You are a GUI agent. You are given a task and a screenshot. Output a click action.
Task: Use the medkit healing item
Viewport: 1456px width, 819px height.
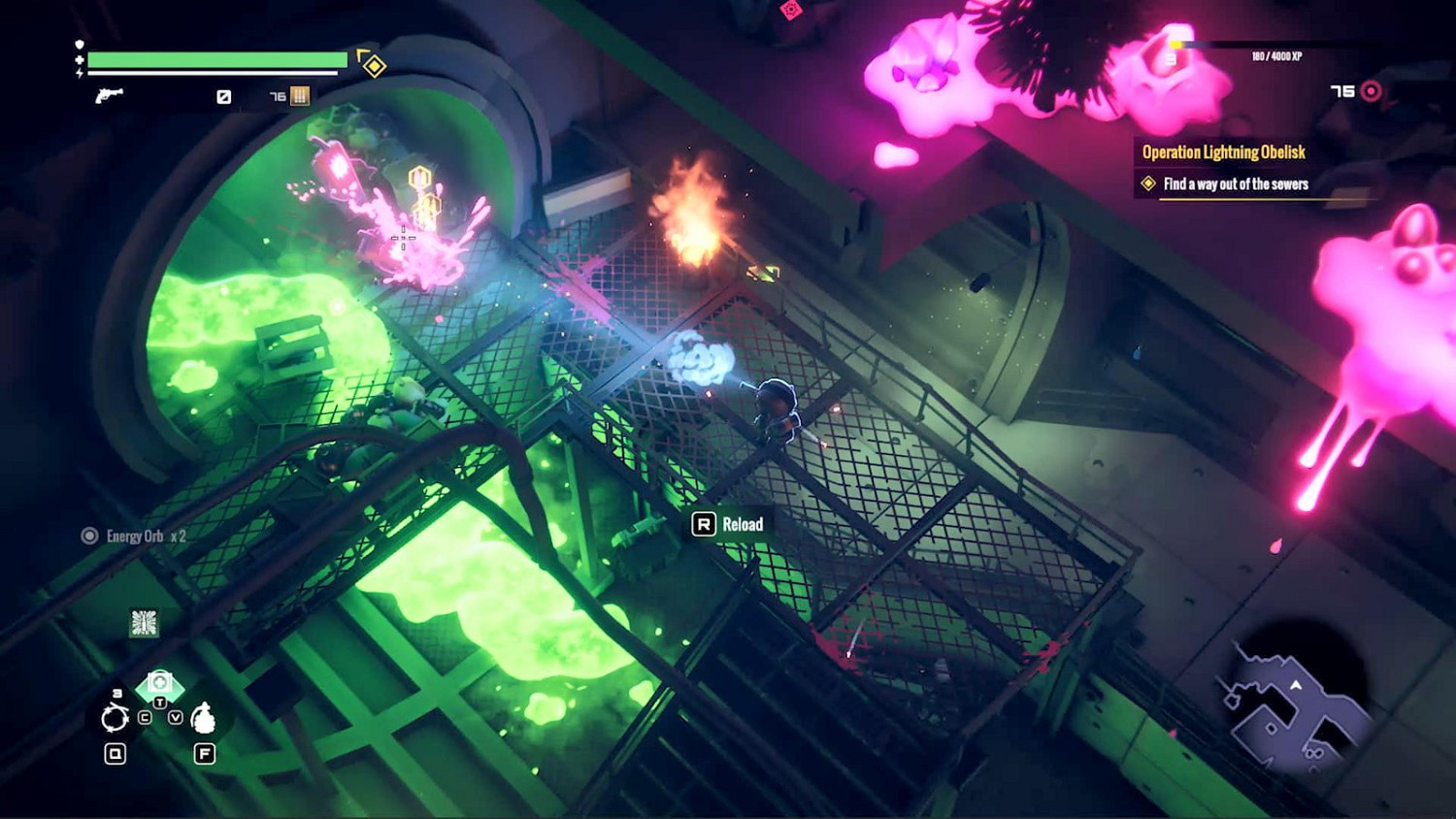point(160,684)
